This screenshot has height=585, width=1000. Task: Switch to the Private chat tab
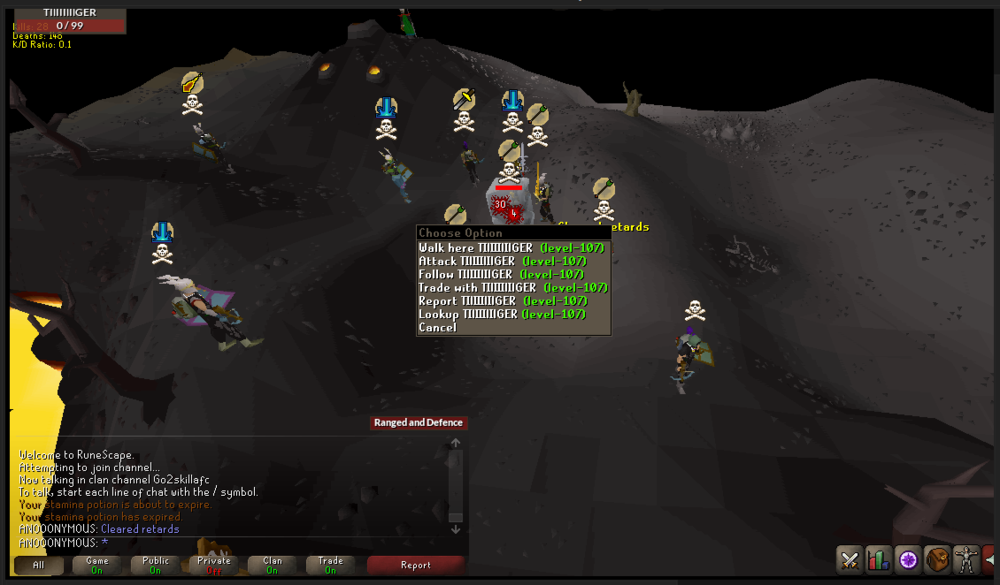pyautogui.click(x=213, y=565)
